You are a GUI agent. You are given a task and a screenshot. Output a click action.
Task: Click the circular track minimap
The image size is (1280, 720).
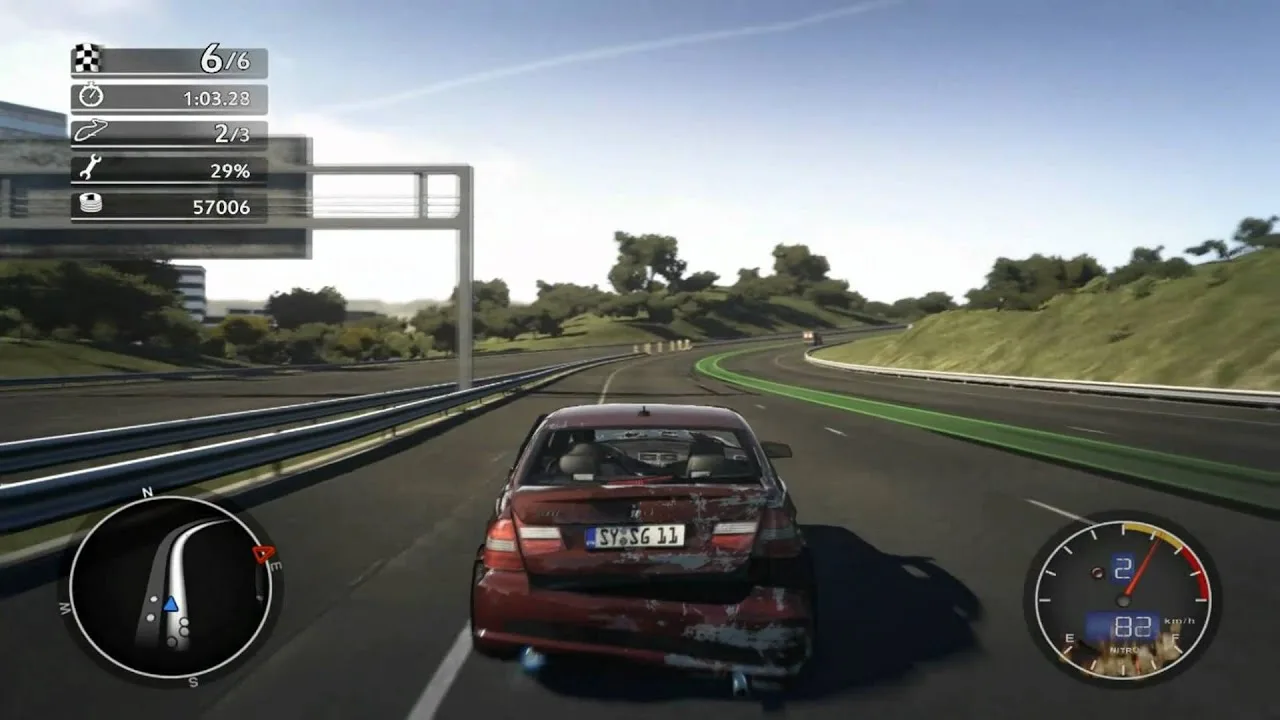point(171,587)
